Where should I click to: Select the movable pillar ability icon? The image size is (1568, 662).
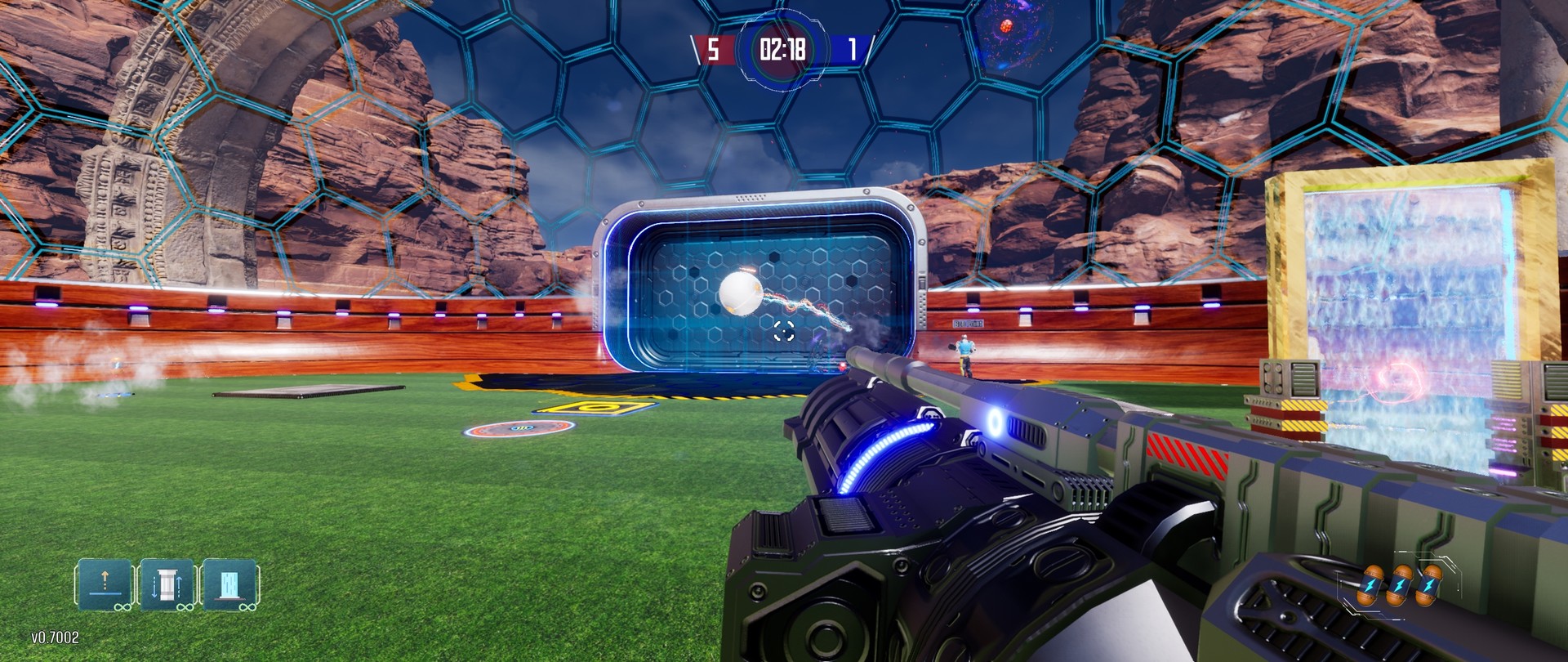tap(167, 585)
